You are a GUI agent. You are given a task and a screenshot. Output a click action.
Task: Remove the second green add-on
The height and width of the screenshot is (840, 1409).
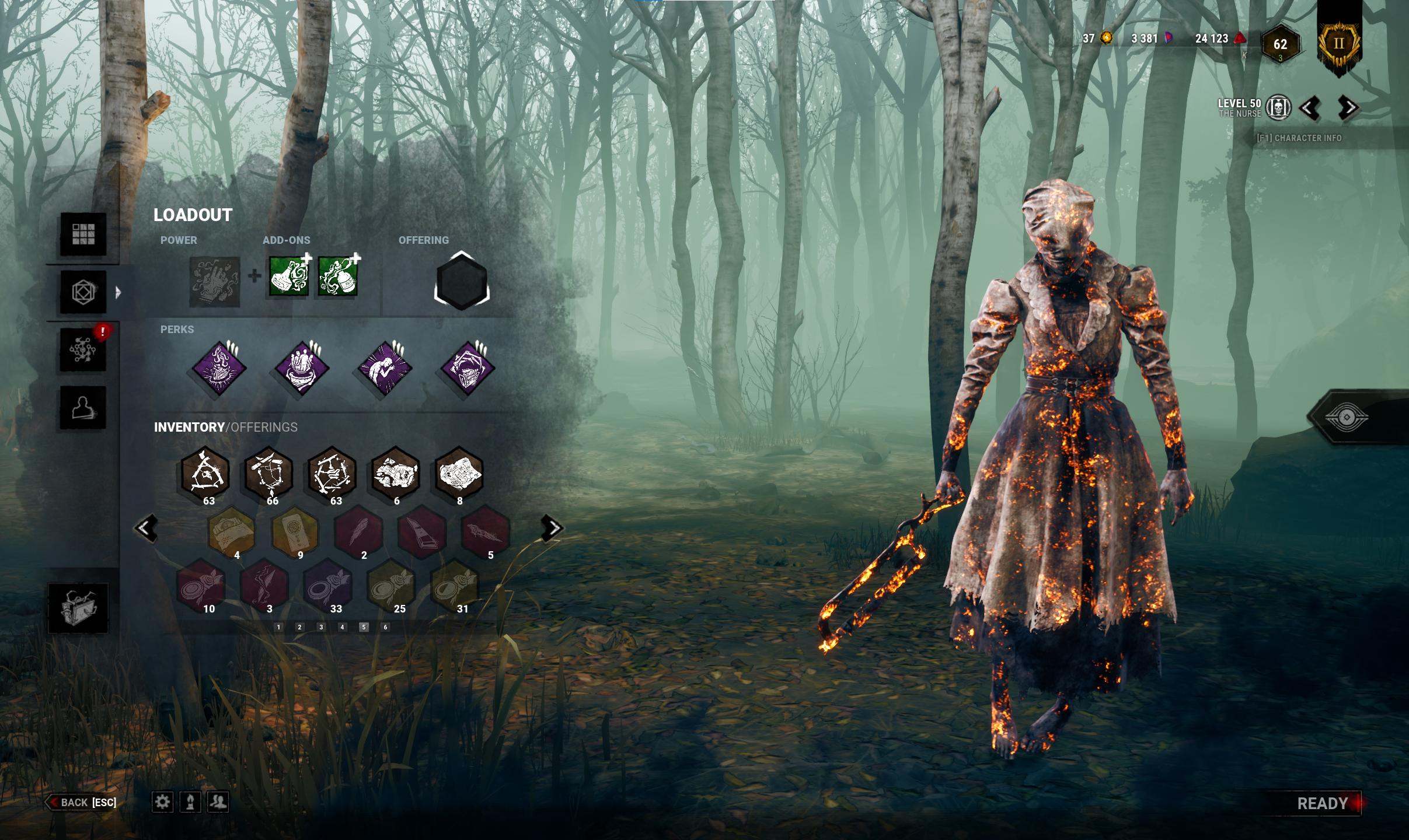(x=357, y=258)
